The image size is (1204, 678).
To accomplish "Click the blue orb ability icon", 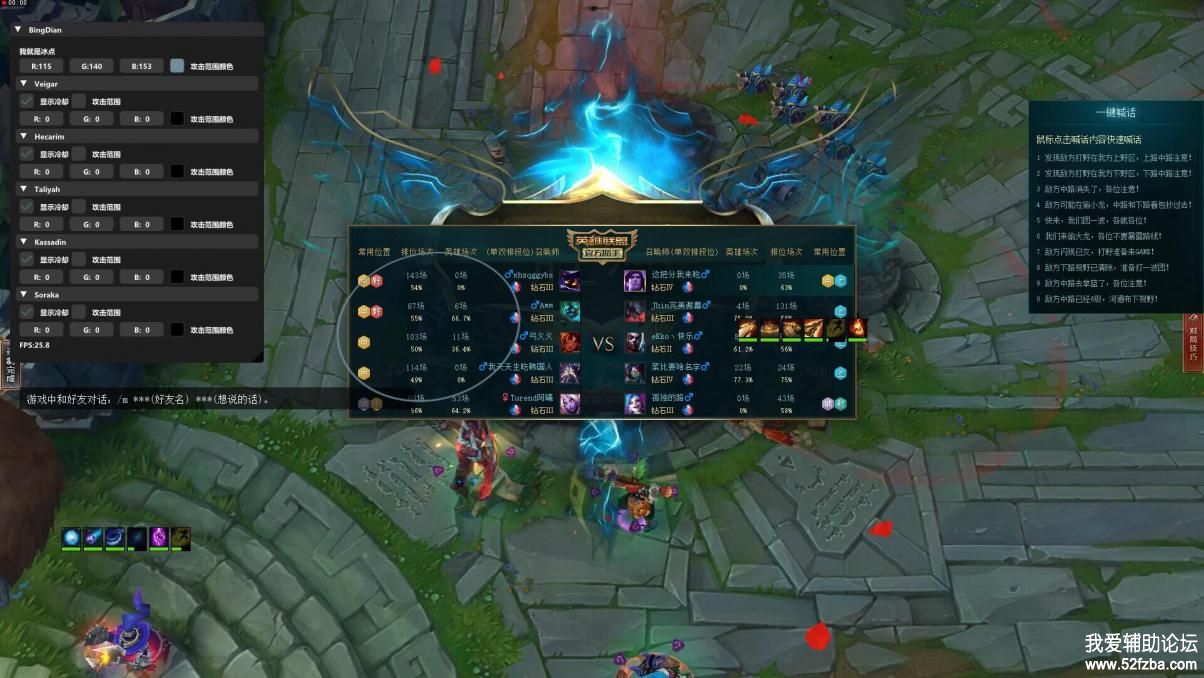I will click(72, 537).
